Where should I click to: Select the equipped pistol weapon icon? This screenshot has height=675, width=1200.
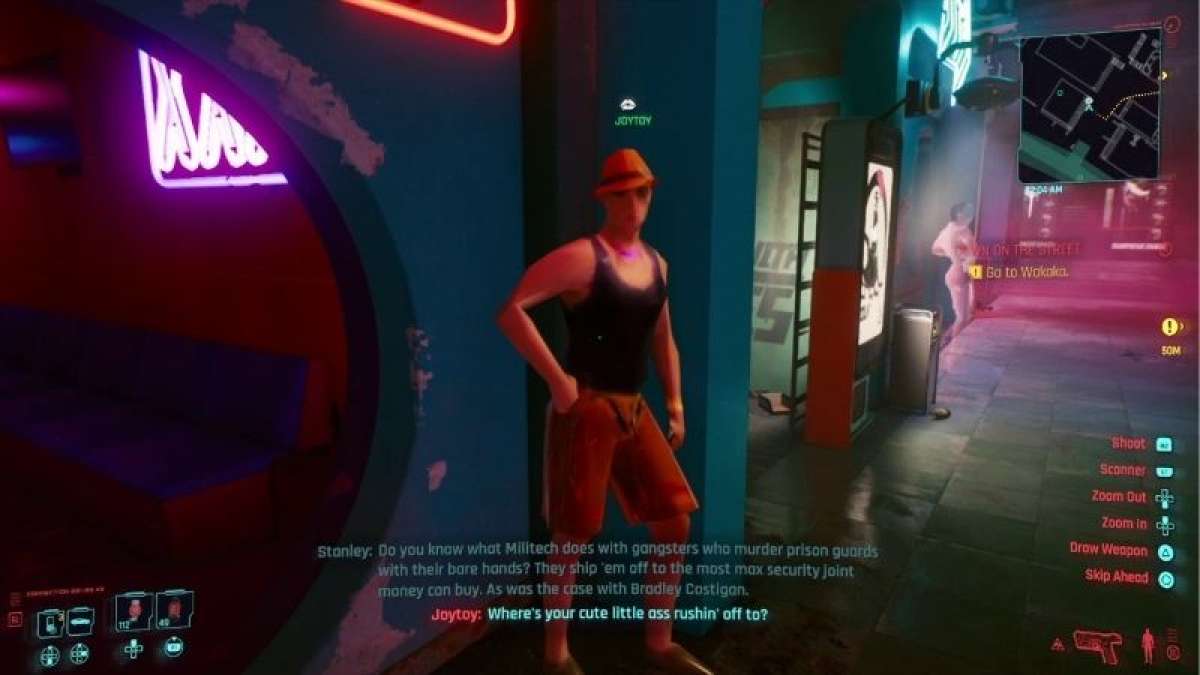pos(1097,645)
